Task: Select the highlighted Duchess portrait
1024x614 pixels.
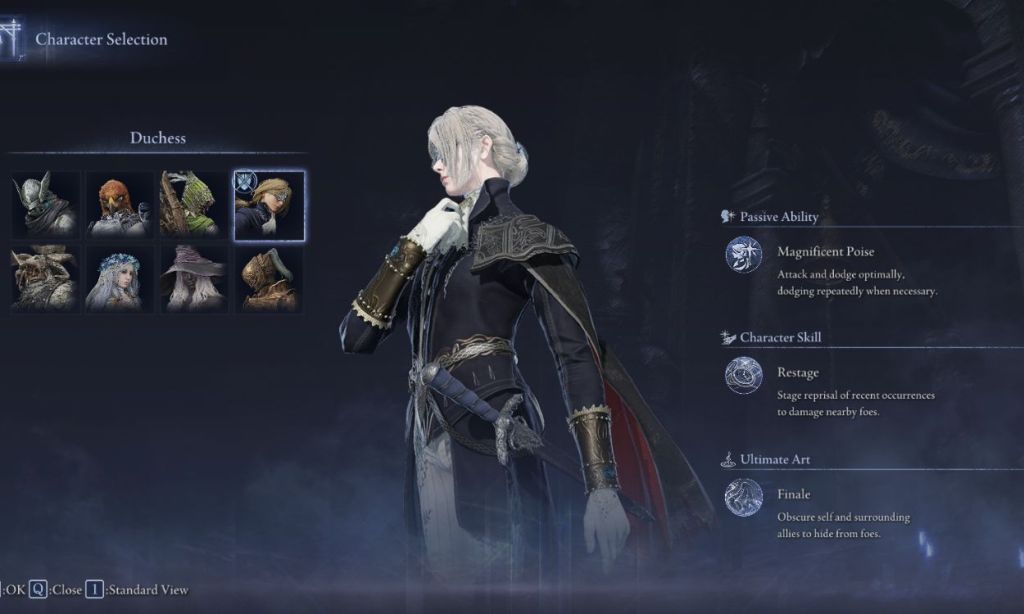Action: click(x=269, y=205)
